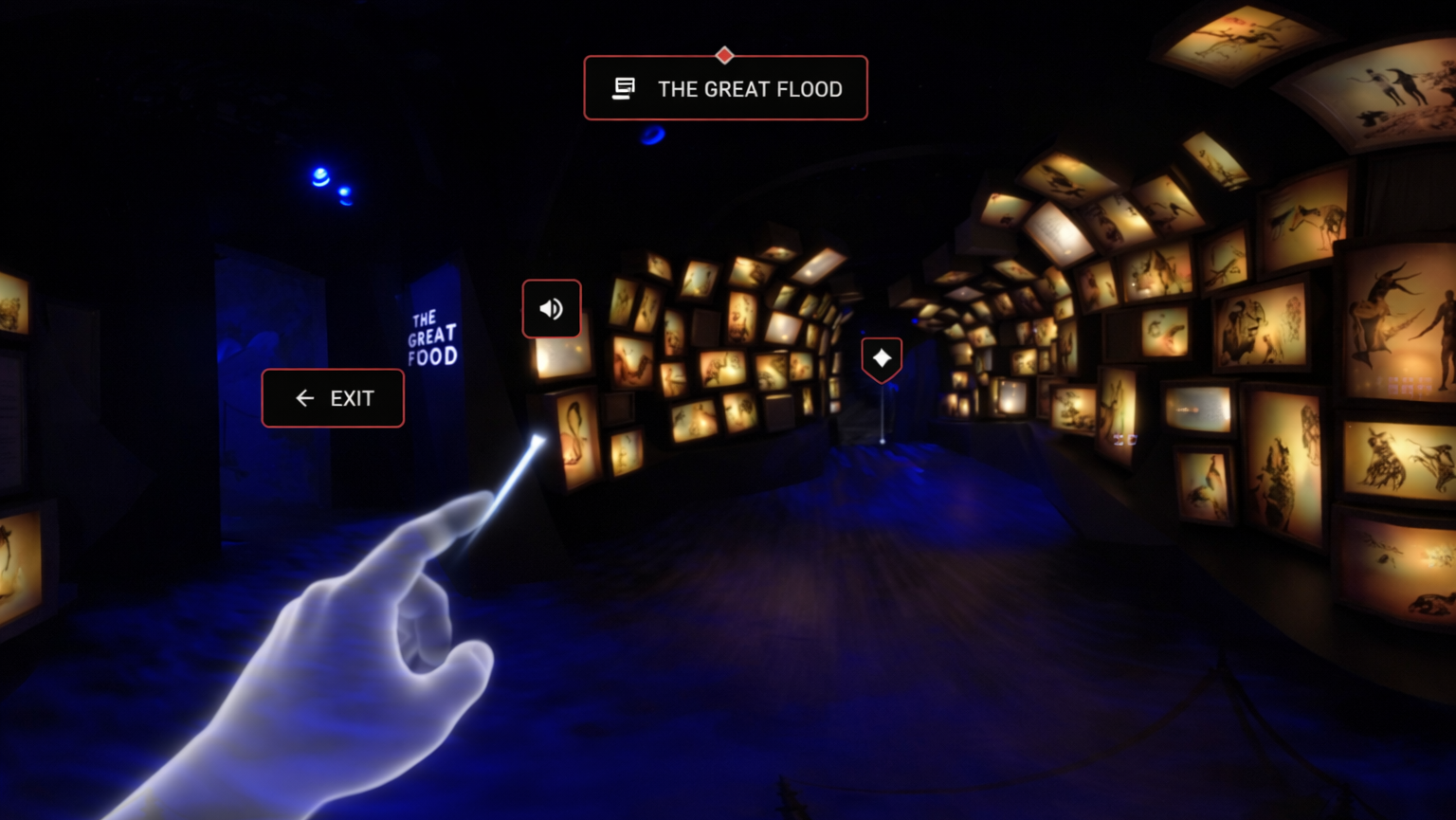Select the white diamond waypoint in the corridor
Screen dimensions: 1456x820
coord(882,358)
